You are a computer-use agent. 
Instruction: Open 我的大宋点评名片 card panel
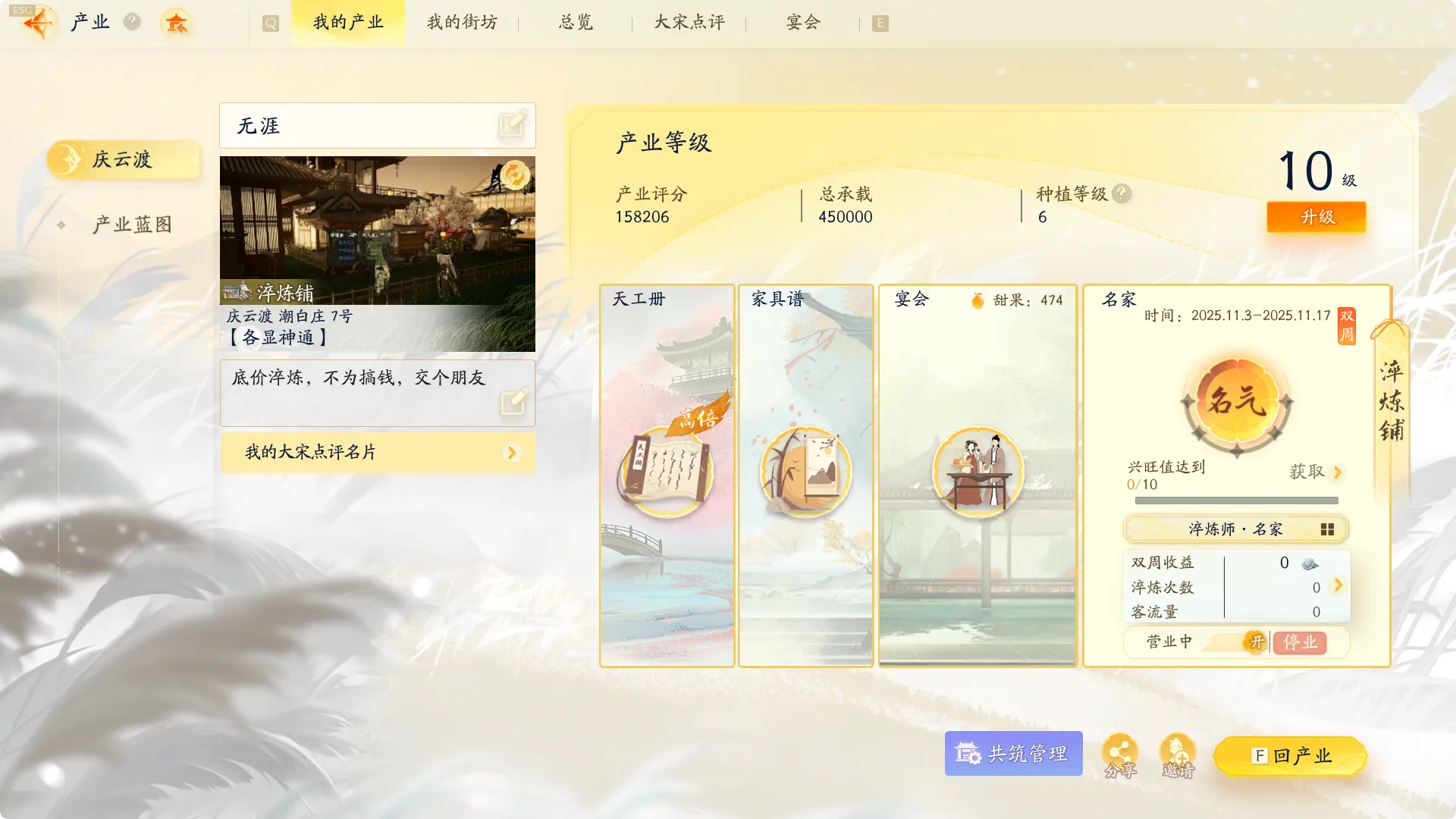377,452
